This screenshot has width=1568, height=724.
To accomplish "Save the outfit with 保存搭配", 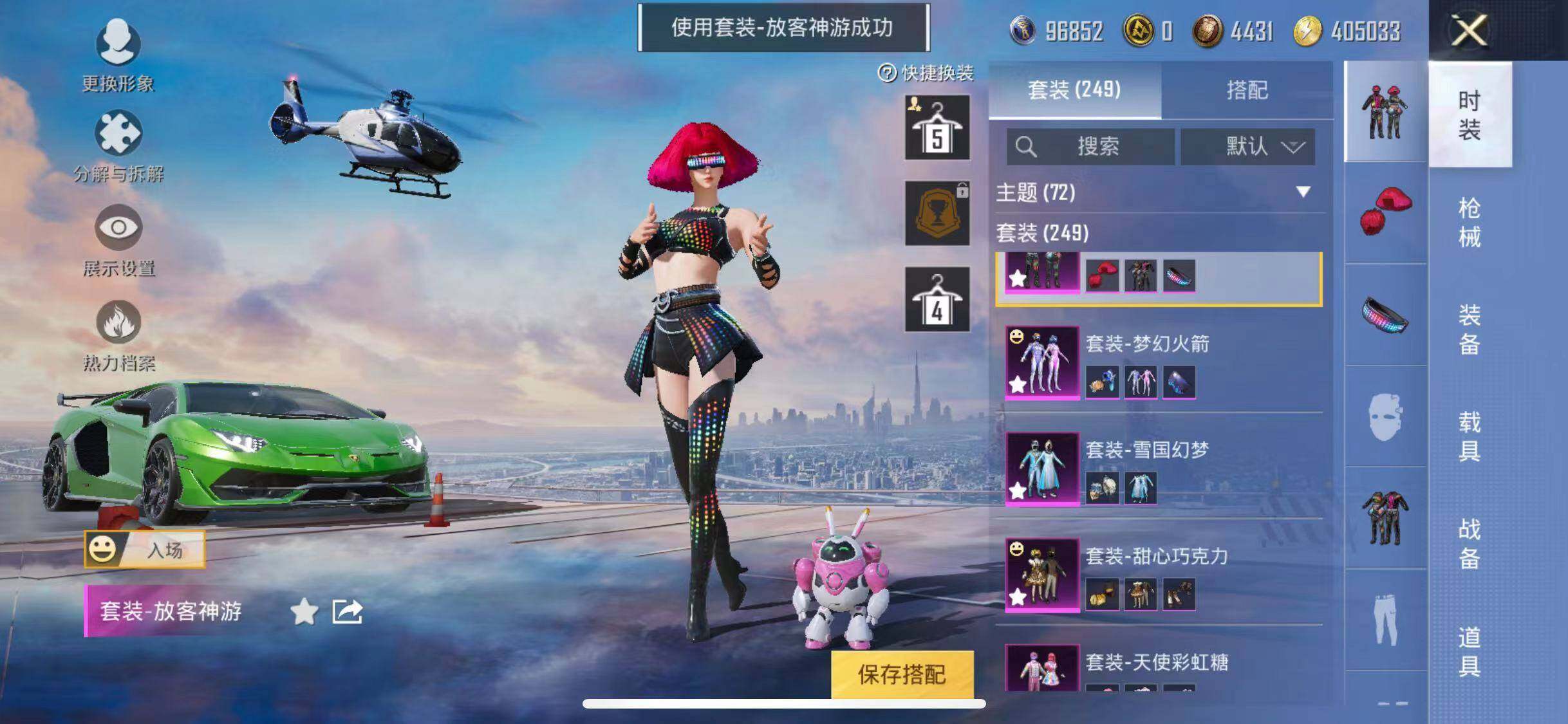I will 901,673.
